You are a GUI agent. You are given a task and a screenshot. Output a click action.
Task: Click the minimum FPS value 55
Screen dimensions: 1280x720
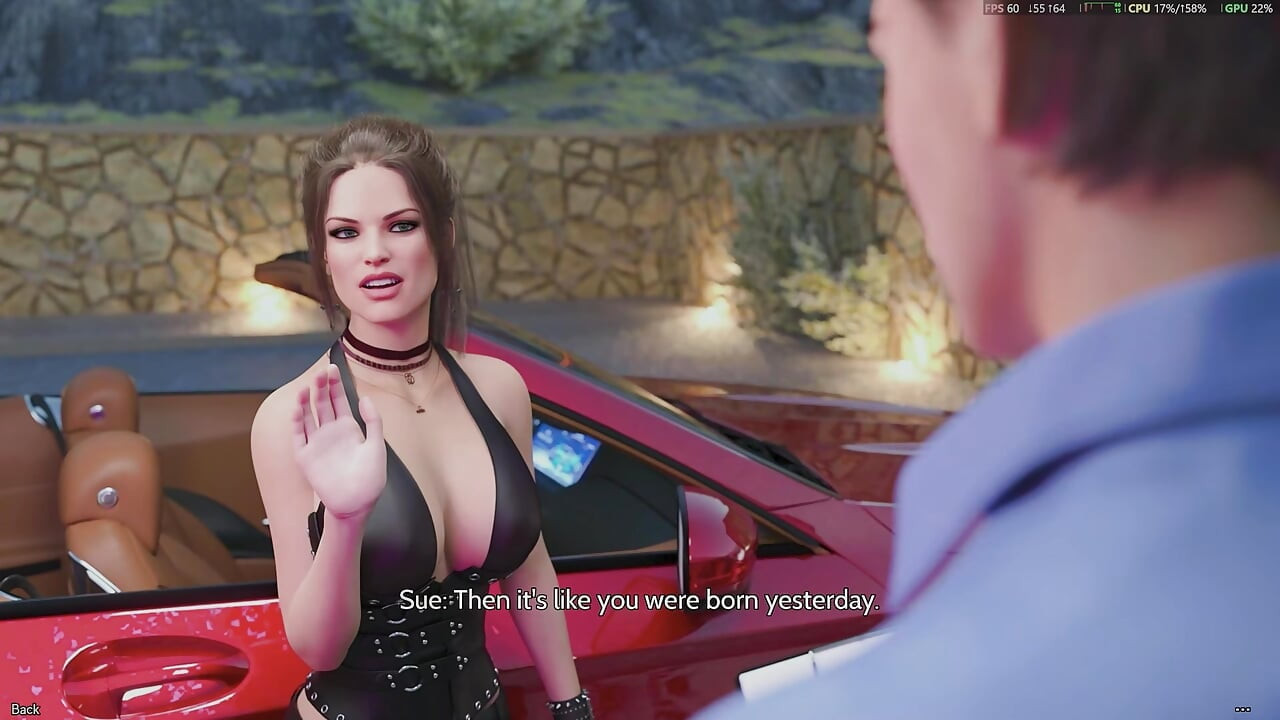tap(1036, 8)
